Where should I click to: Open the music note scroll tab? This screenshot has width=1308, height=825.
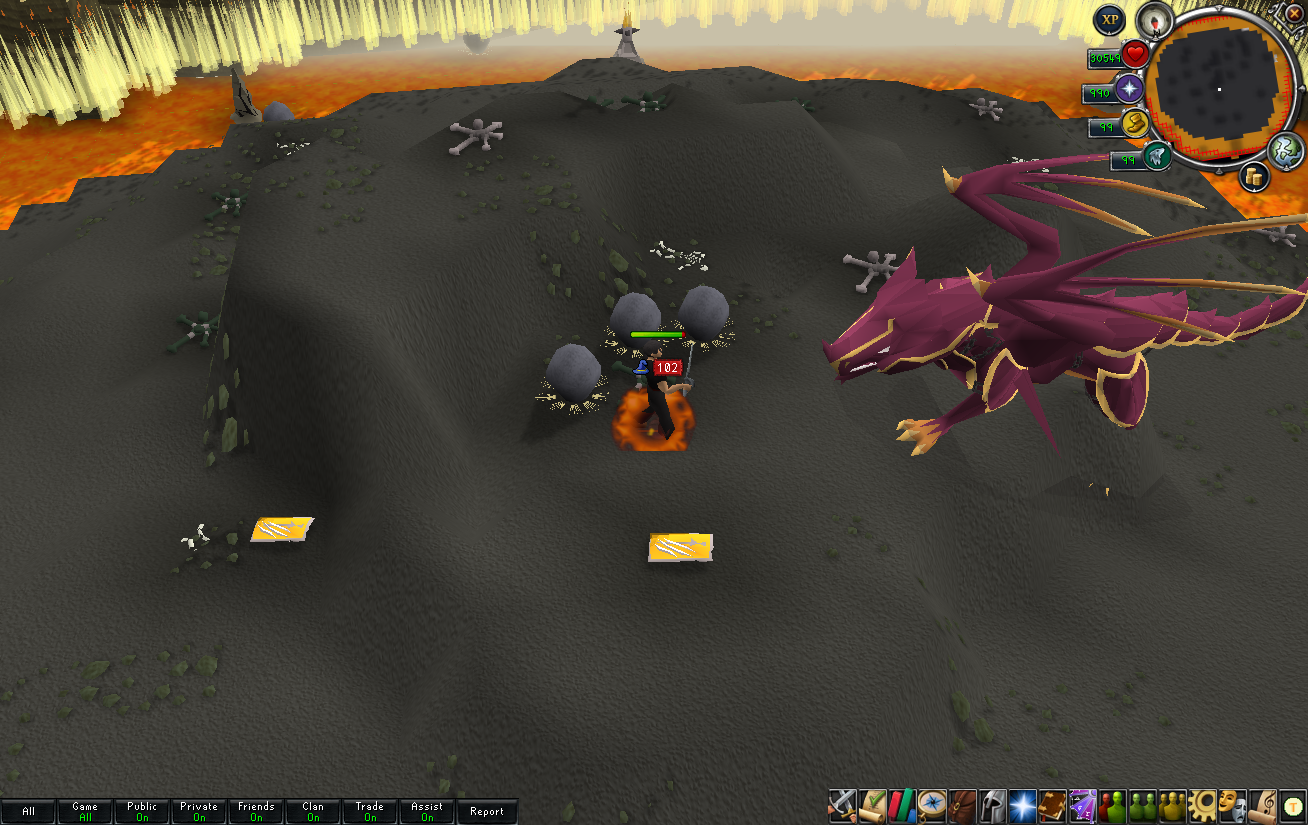(x=1263, y=805)
